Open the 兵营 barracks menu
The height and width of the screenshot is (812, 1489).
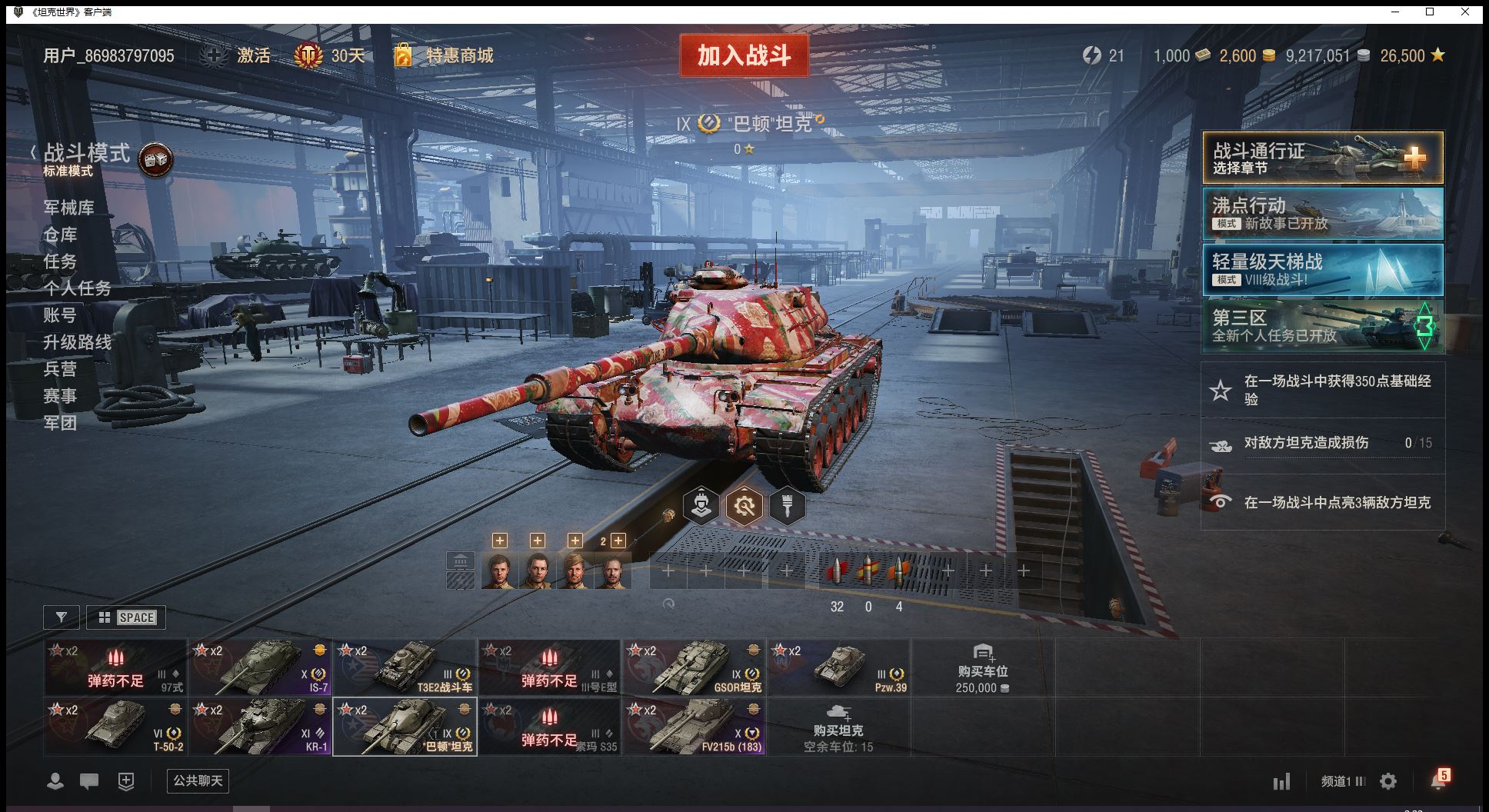coord(60,369)
